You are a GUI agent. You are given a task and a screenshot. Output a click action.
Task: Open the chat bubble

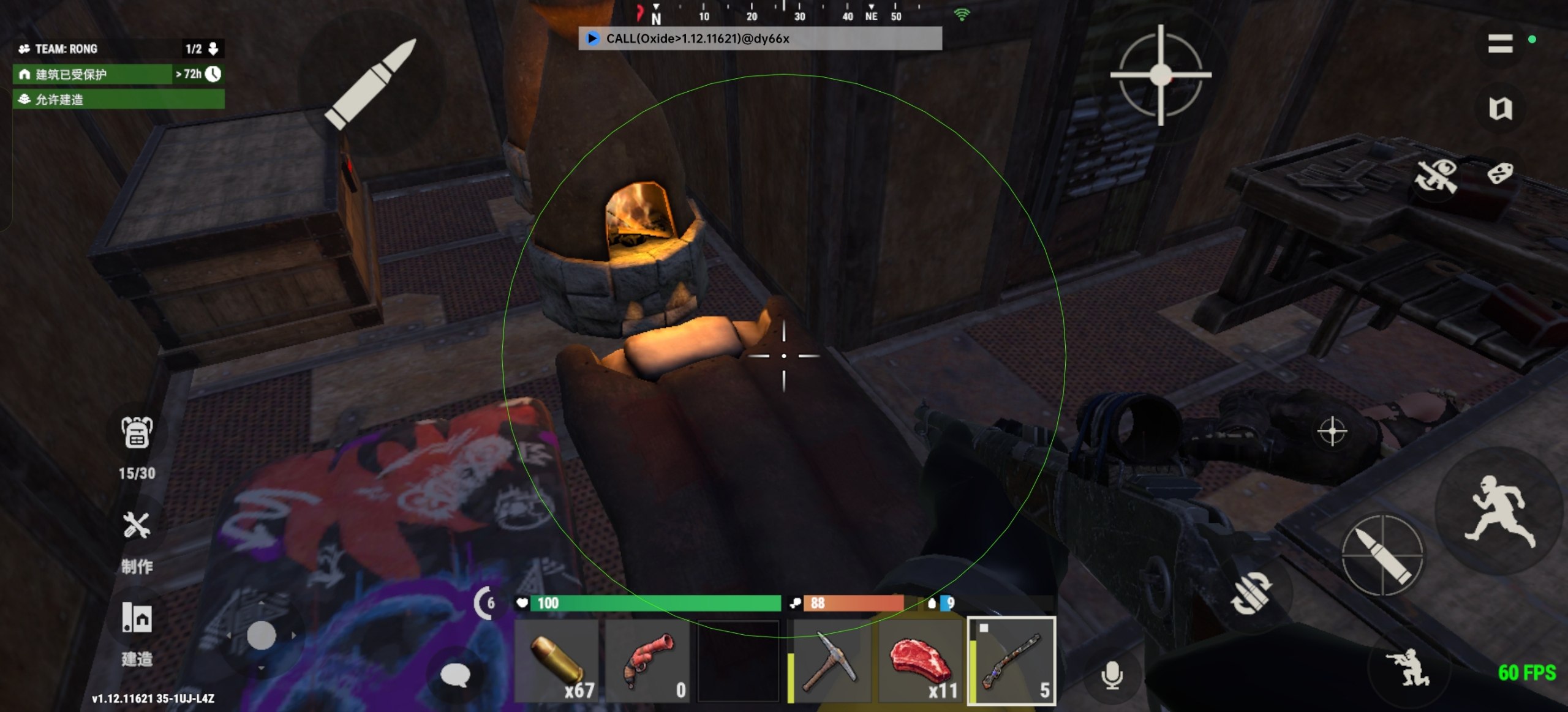click(455, 675)
